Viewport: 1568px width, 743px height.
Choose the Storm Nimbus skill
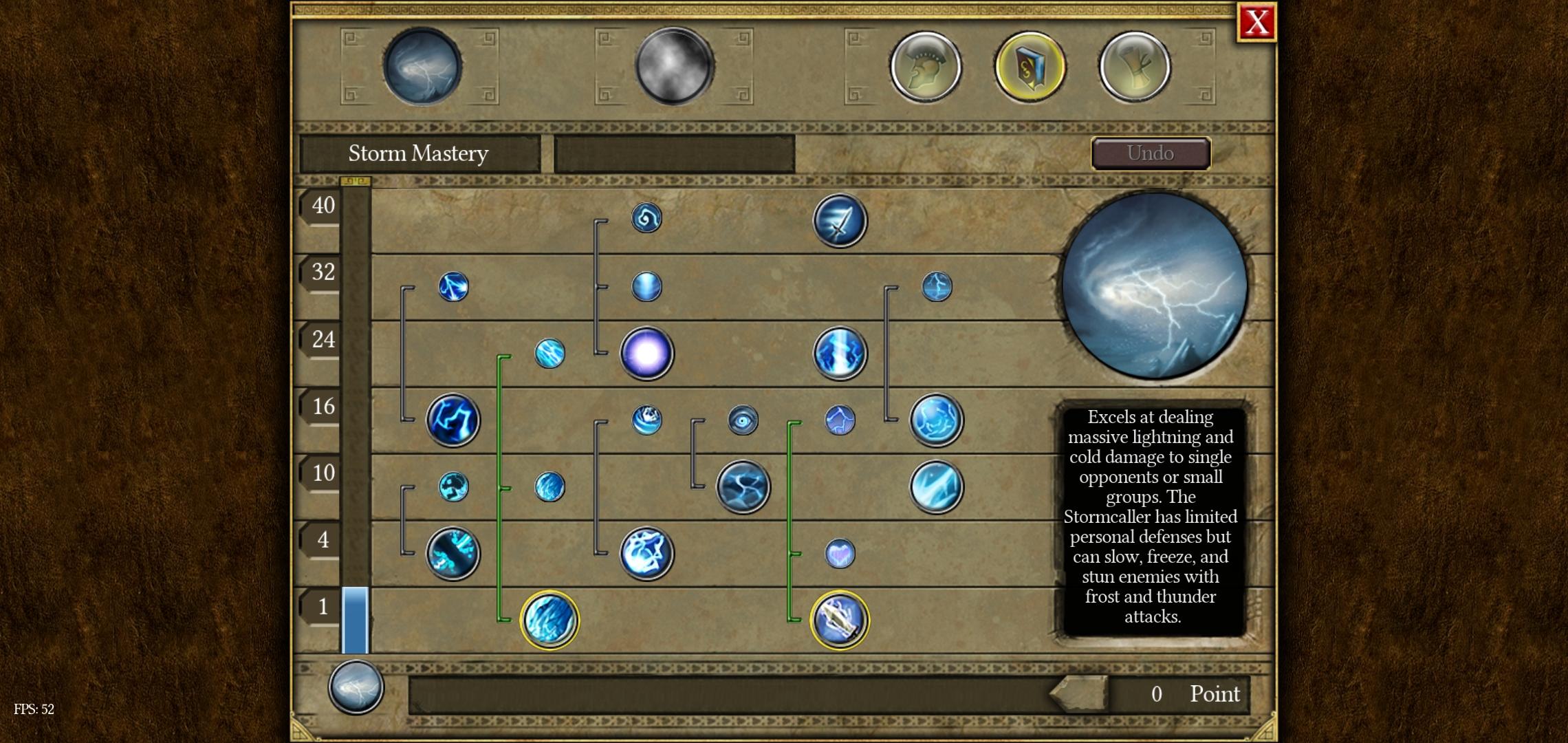click(839, 620)
